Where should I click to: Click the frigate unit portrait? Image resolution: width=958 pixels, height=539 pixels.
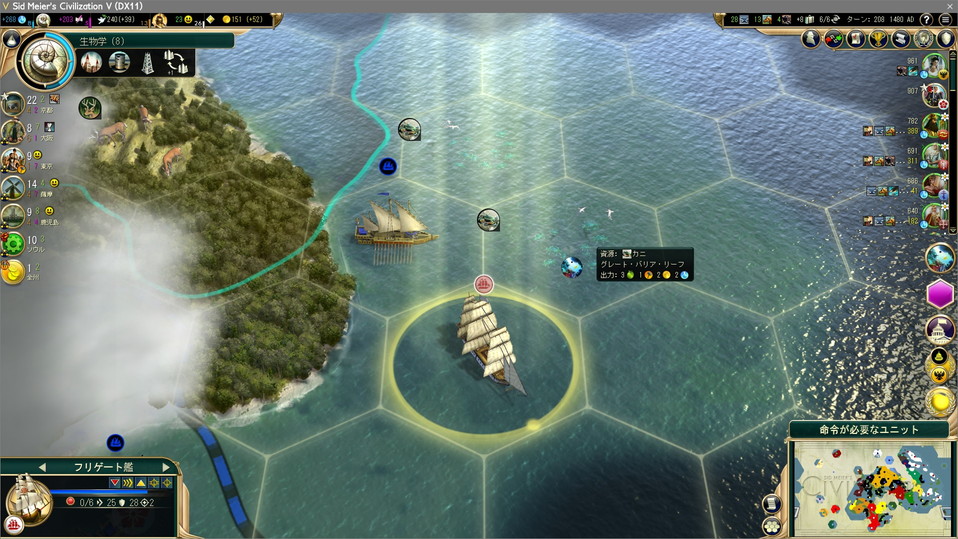coord(28,496)
